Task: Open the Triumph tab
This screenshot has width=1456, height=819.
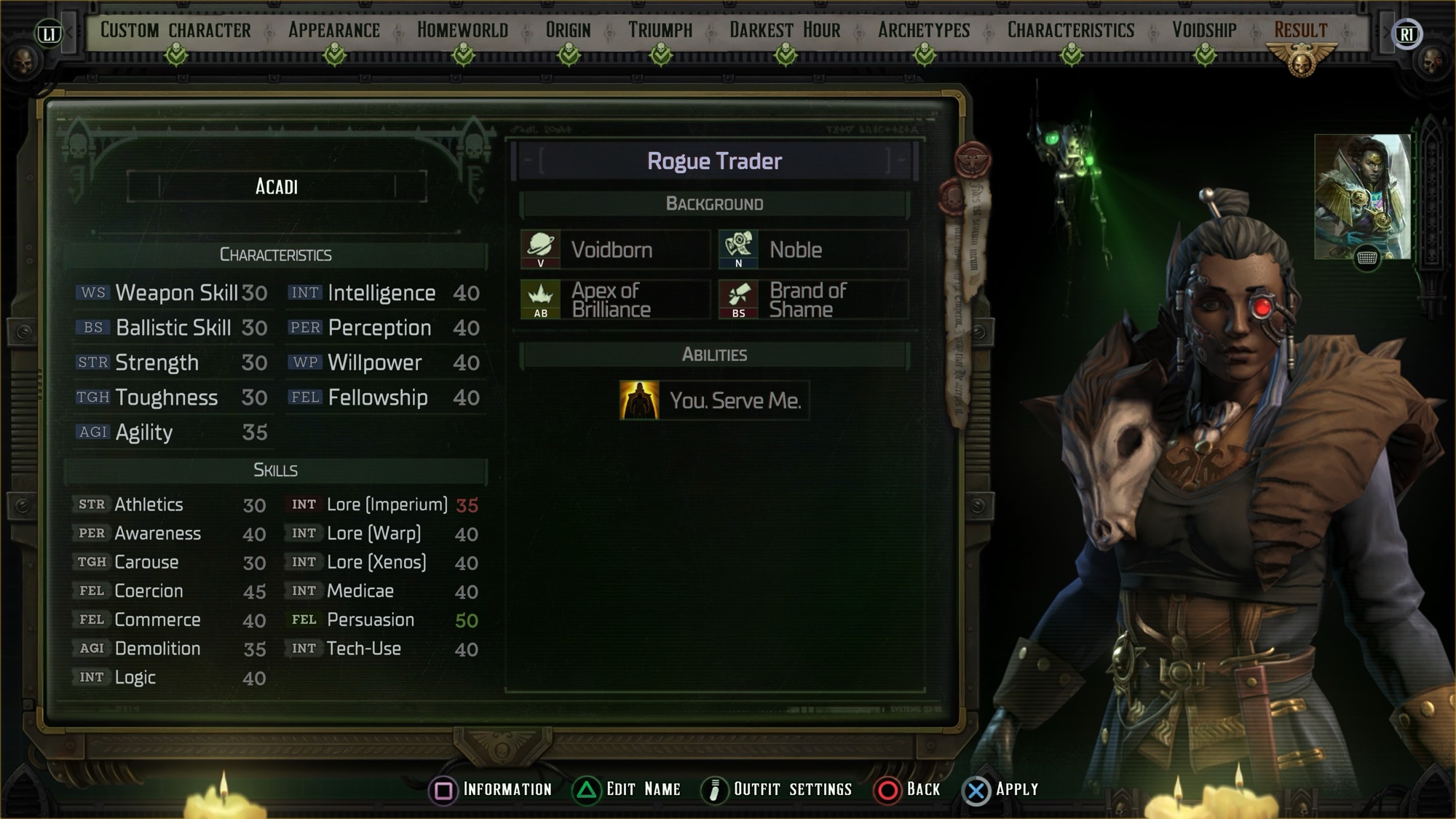Action: 660,31
